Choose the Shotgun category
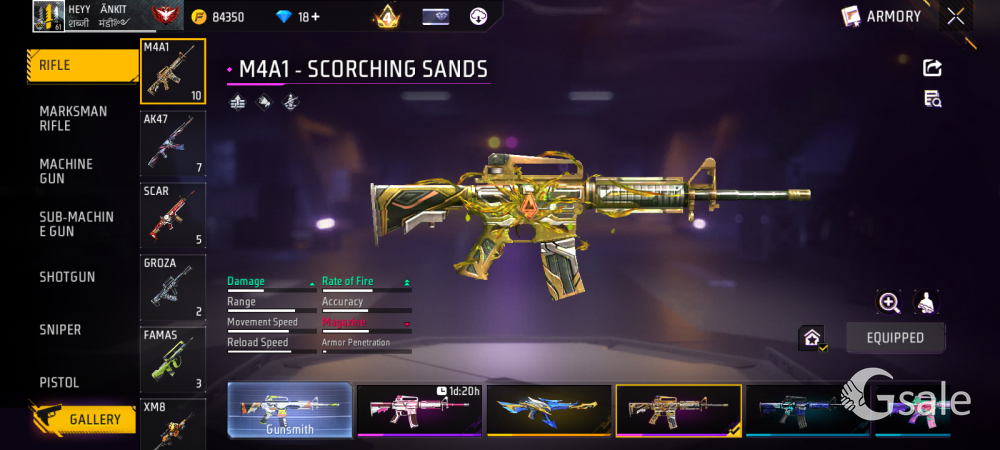 (x=67, y=277)
